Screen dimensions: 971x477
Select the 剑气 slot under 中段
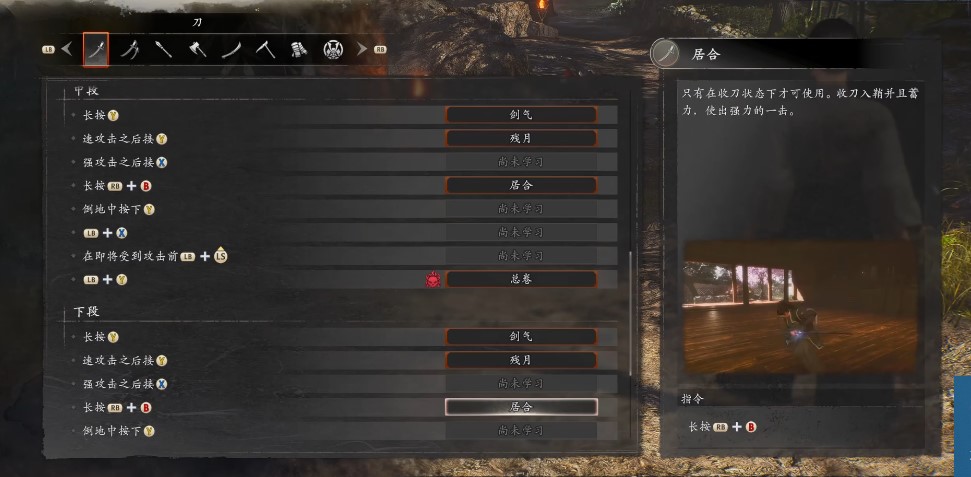pos(521,115)
